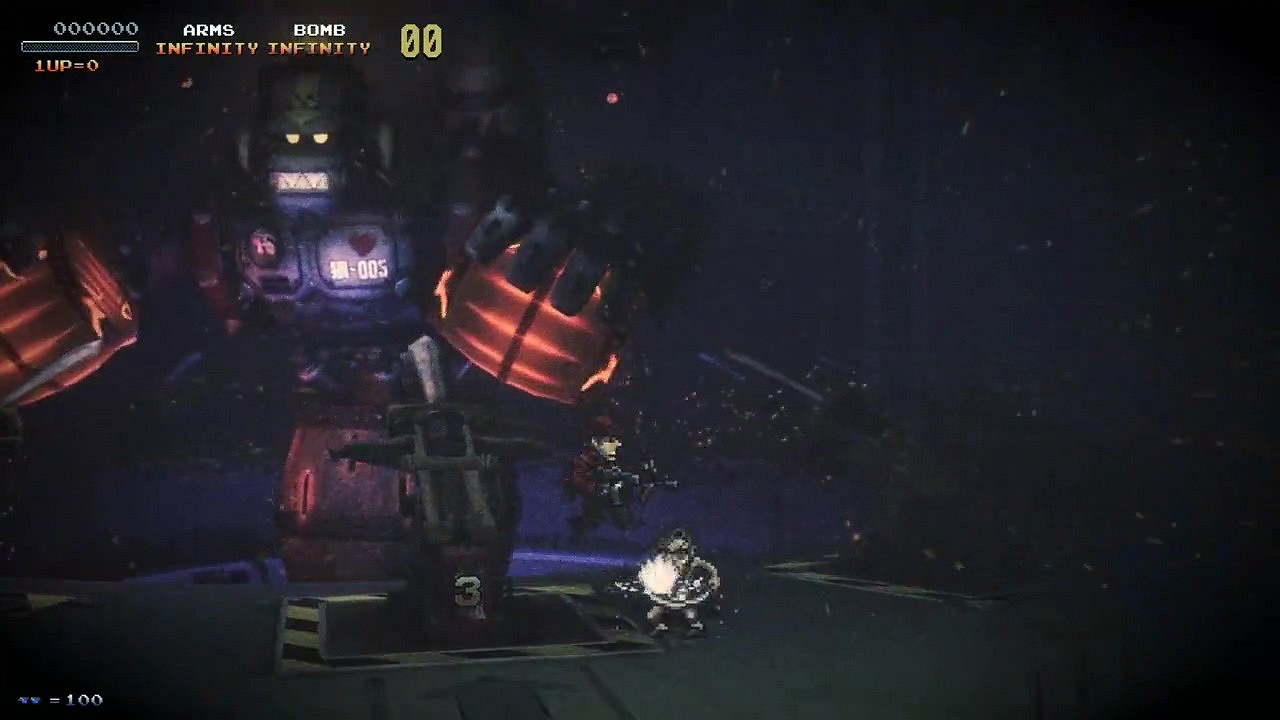The image size is (1280, 720).
Task: Click the BOMB INFINITY ammo readout
Action: 320,47
